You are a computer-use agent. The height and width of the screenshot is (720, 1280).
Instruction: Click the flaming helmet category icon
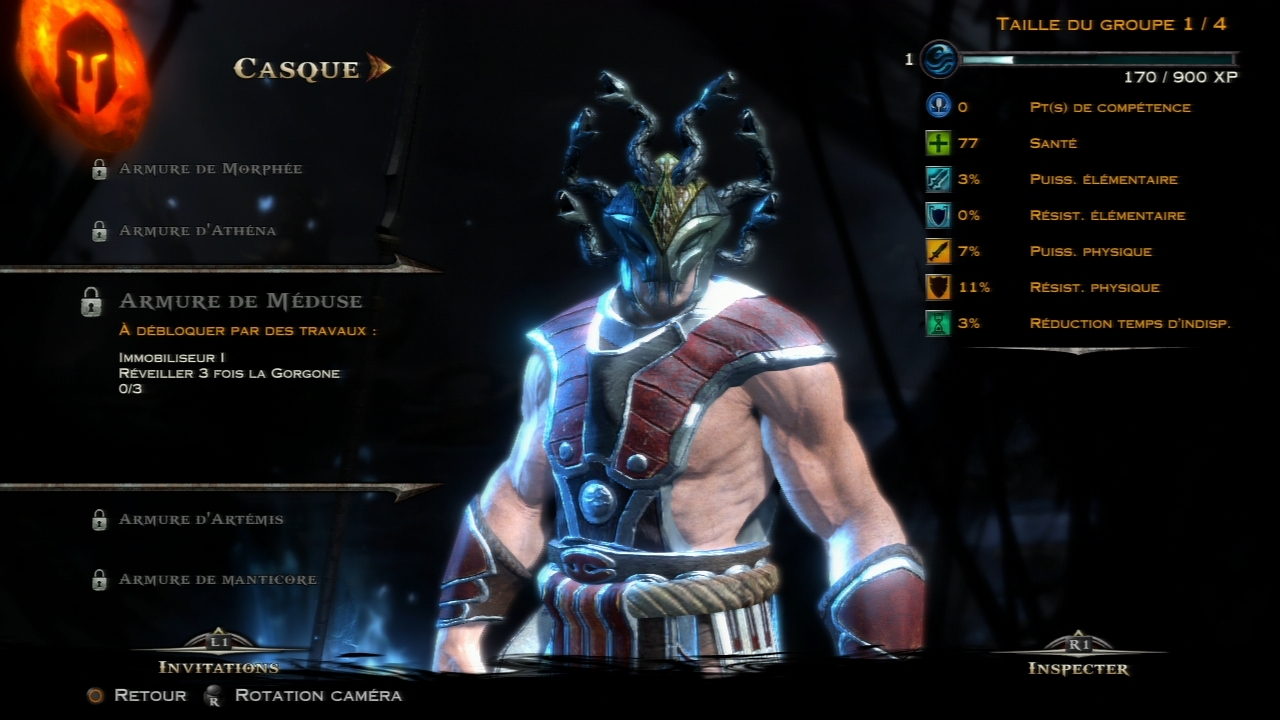84,73
